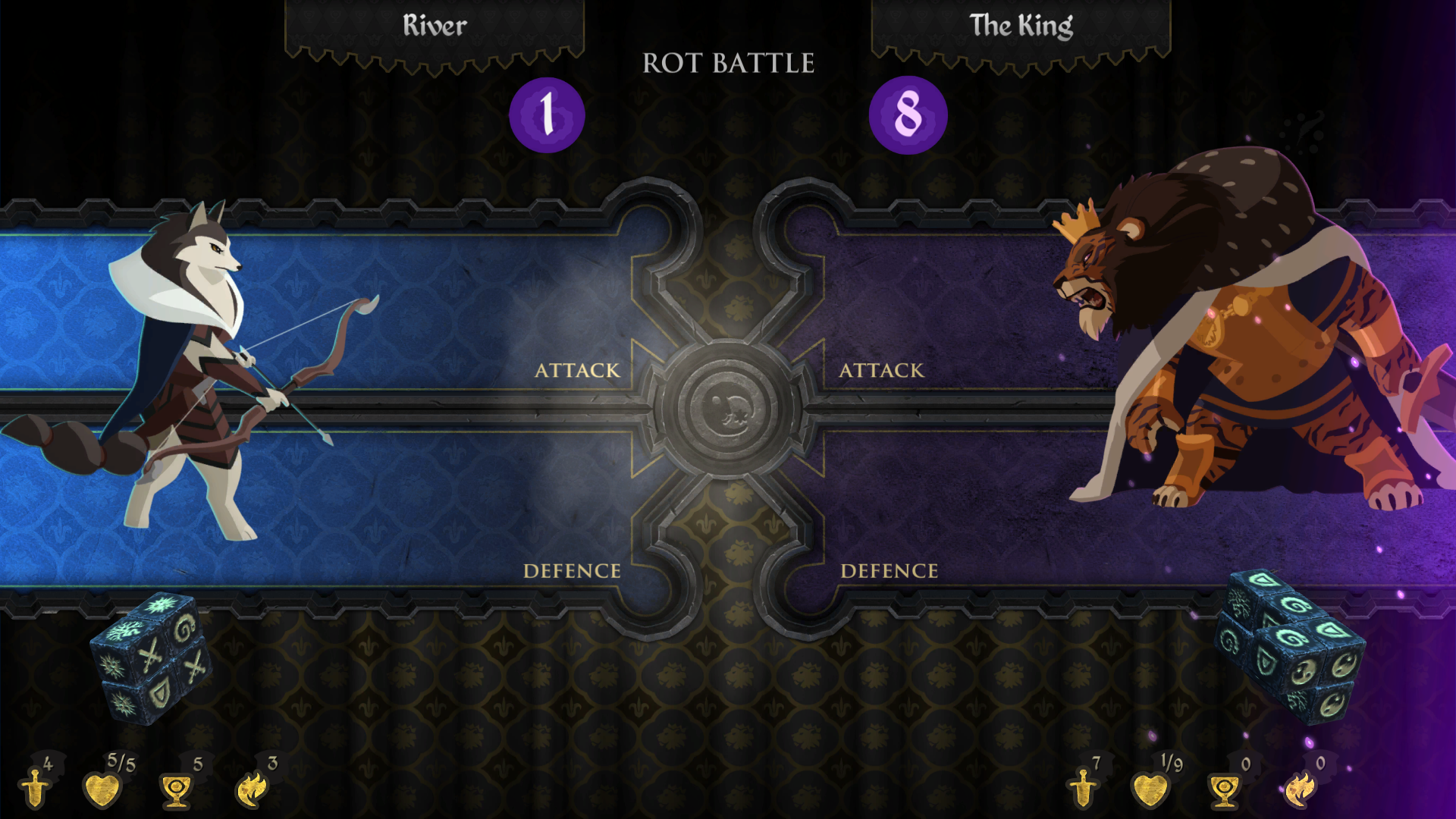Select River's rot flame icon
Image resolution: width=1456 pixels, height=819 pixels.
pyautogui.click(x=252, y=789)
